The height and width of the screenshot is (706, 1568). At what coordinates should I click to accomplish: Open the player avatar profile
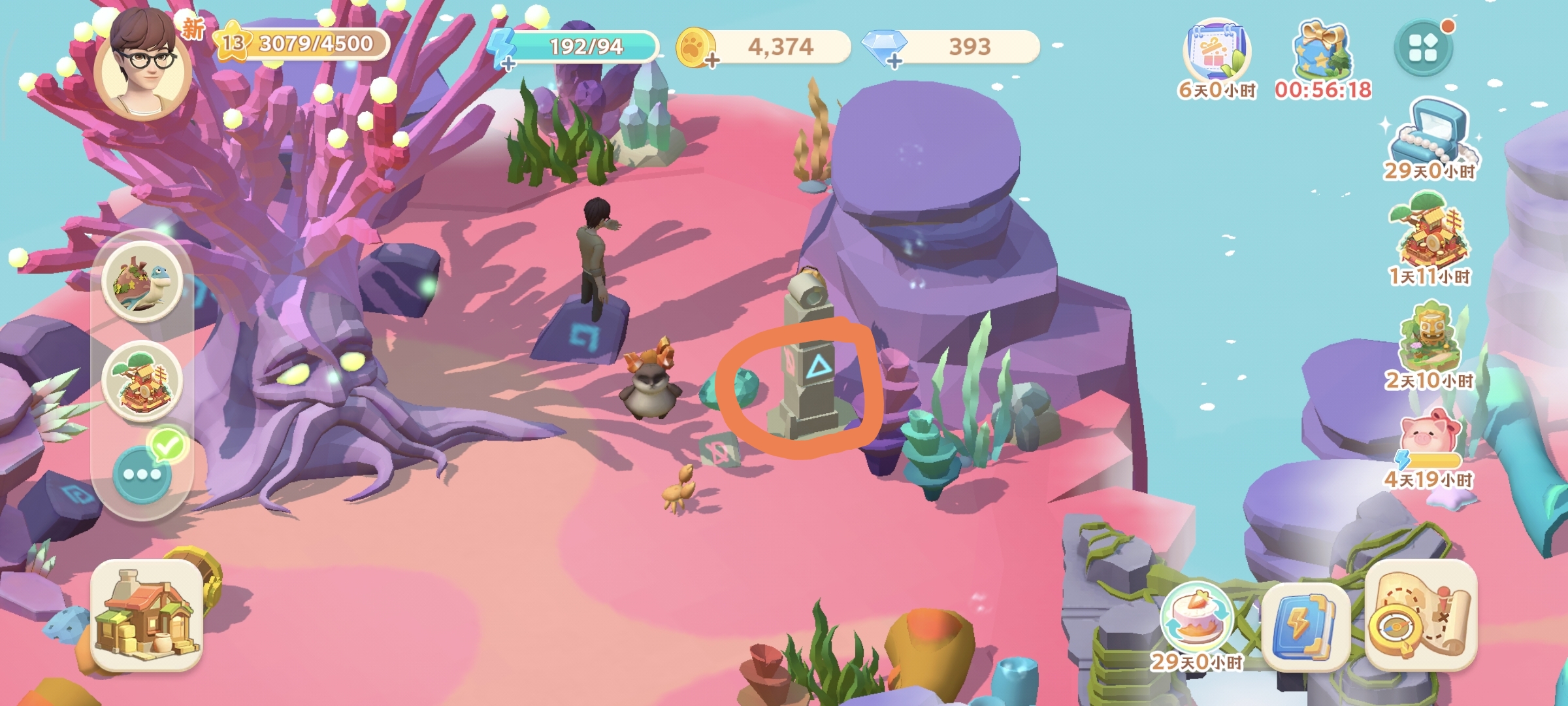pyautogui.click(x=142, y=65)
